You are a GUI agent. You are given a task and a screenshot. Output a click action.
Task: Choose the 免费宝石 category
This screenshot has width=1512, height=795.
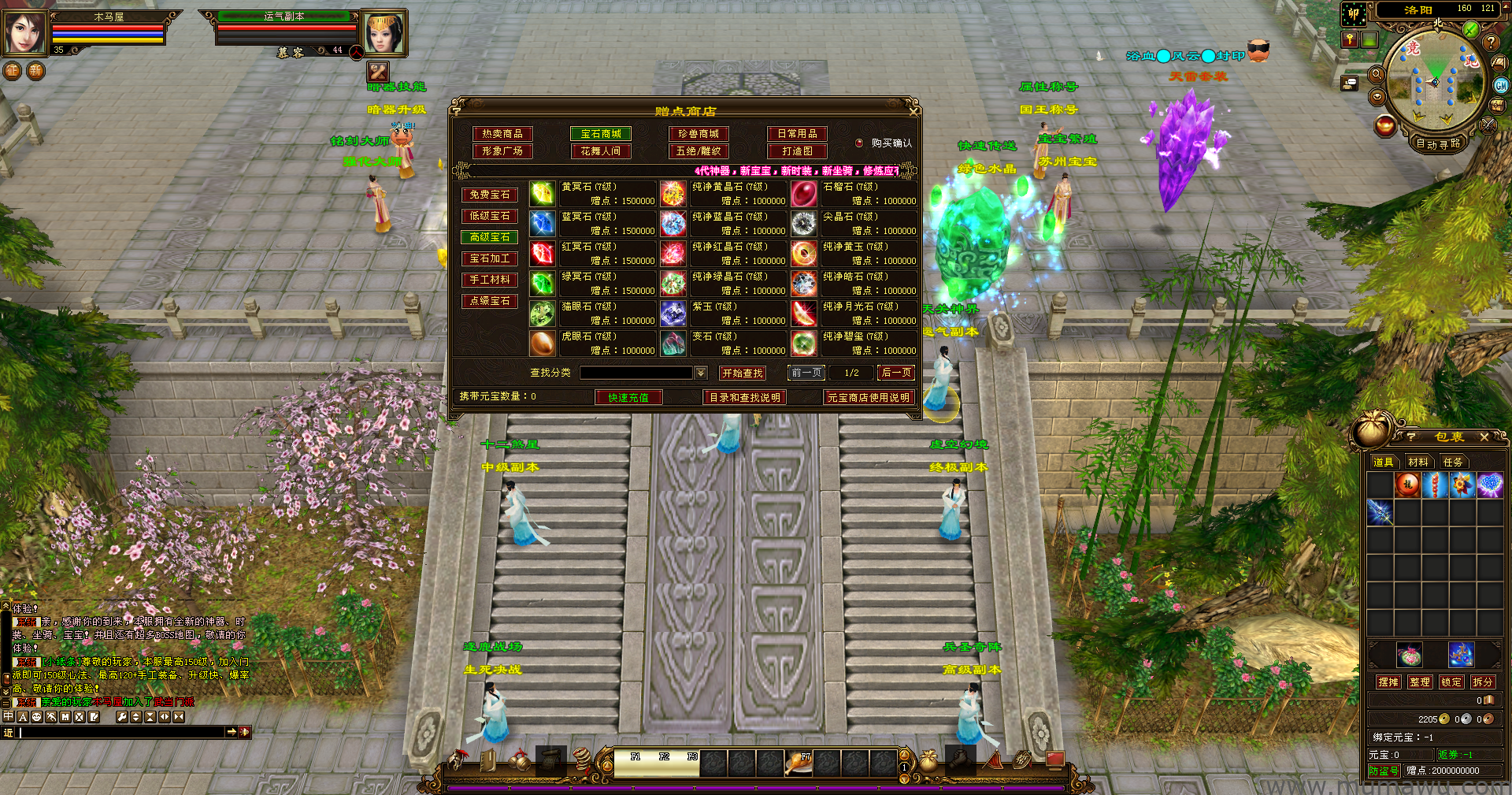pos(490,195)
